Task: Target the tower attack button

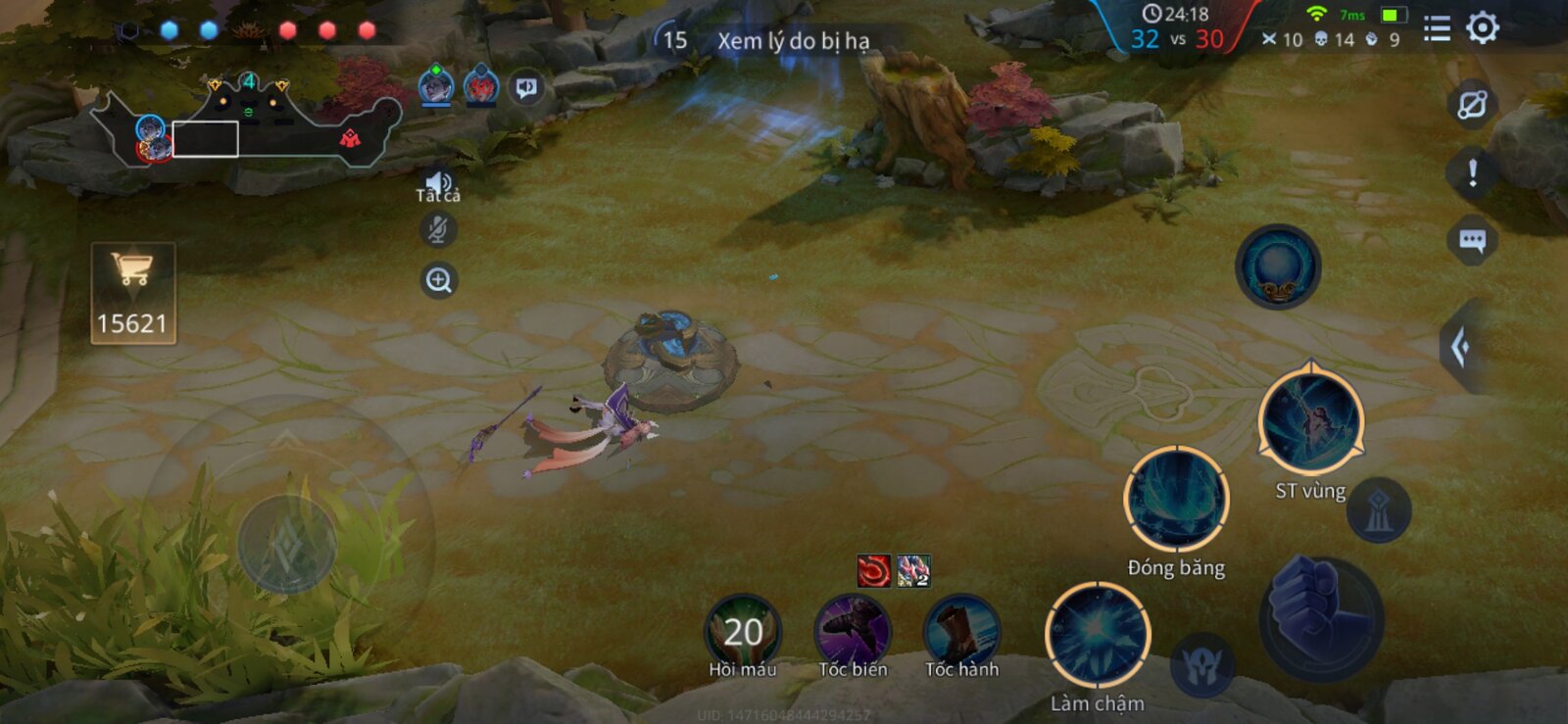Action: (1378, 510)
